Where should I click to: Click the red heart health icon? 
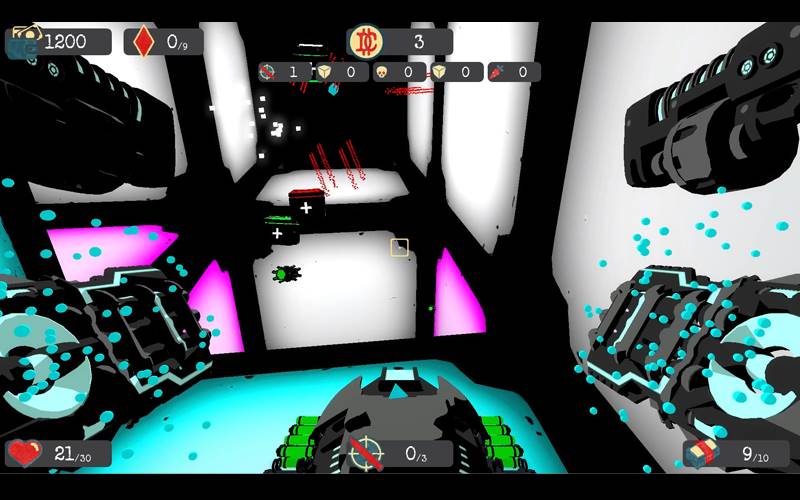pos(24,454)
